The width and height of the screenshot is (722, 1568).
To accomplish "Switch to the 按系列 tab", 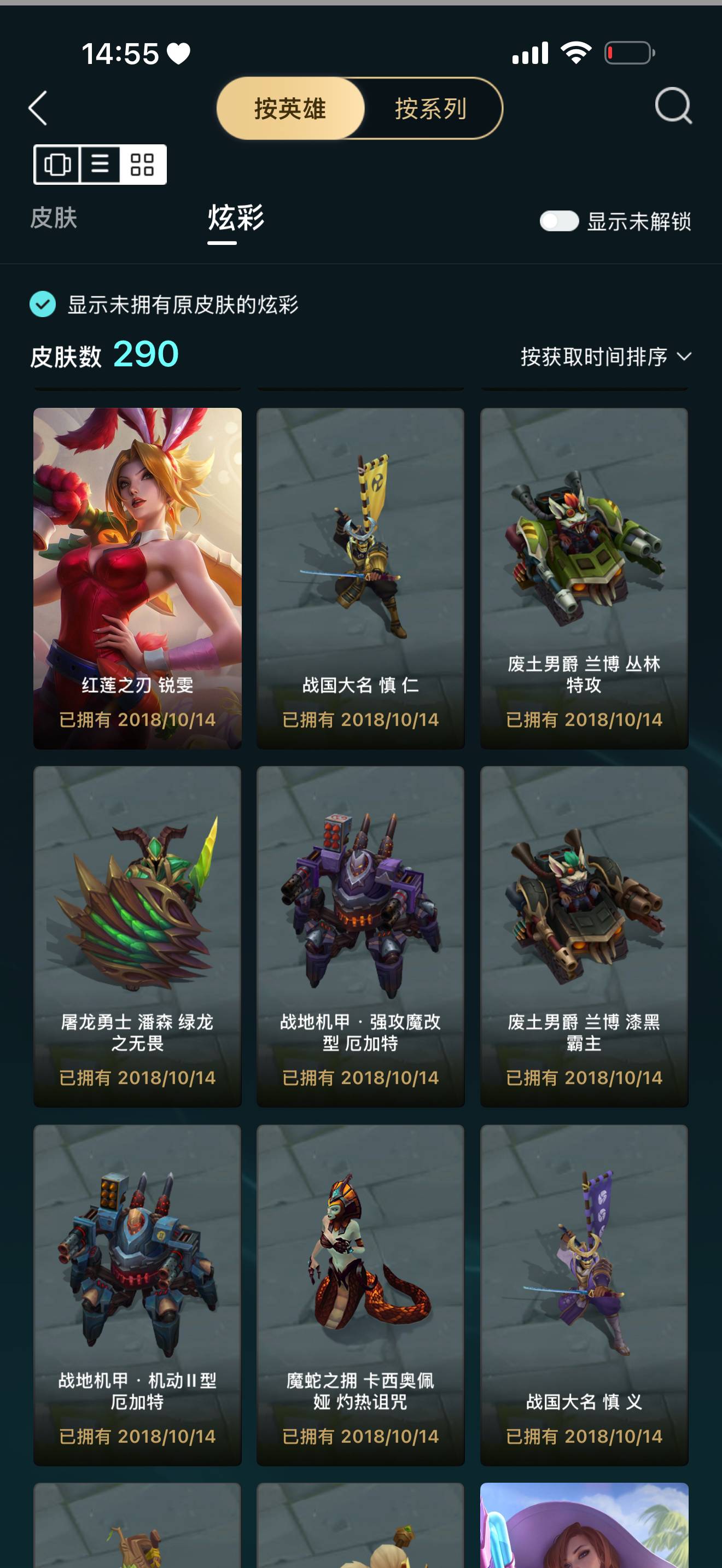I will 429,108.
